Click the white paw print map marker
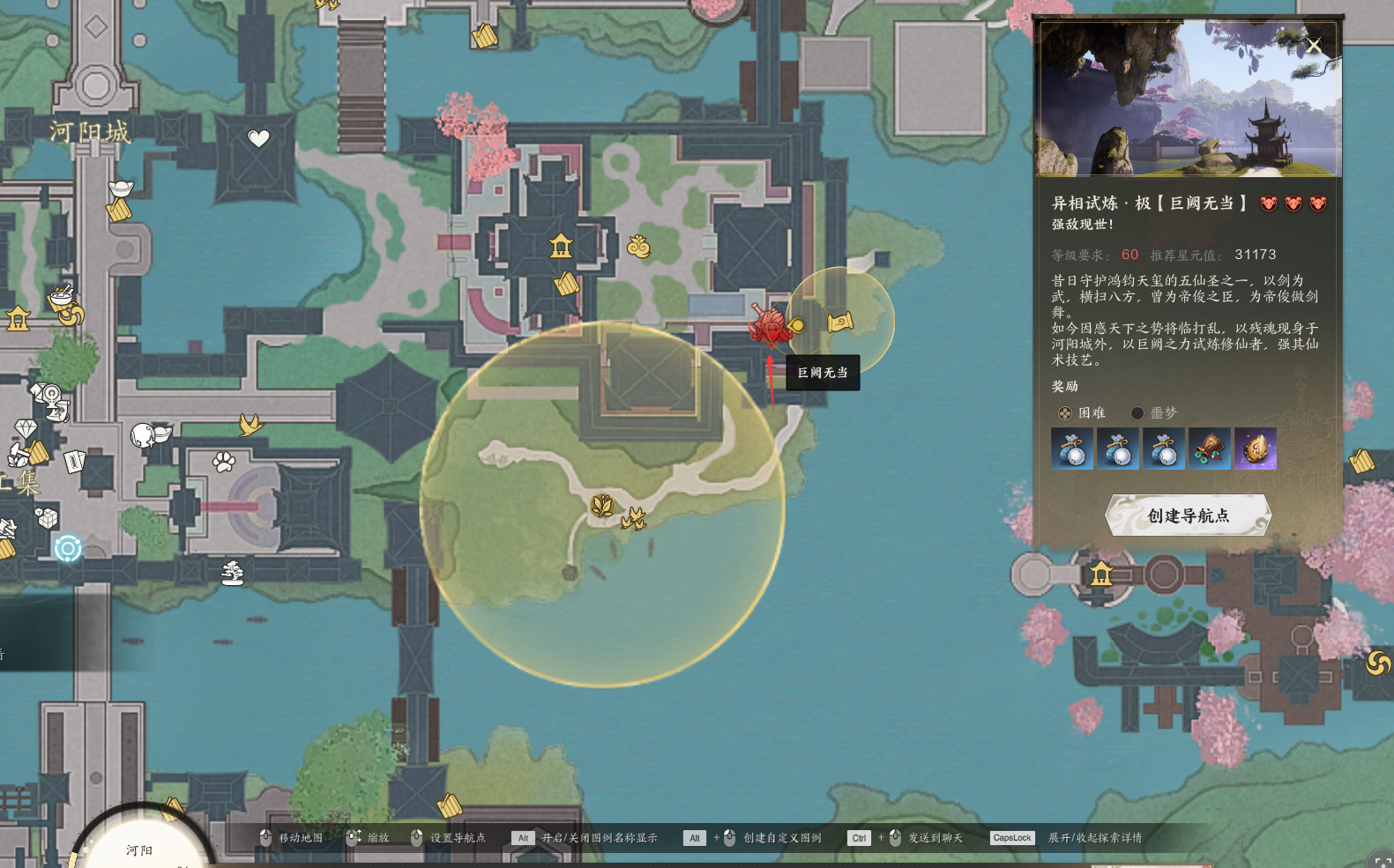 tap(224, 461)
